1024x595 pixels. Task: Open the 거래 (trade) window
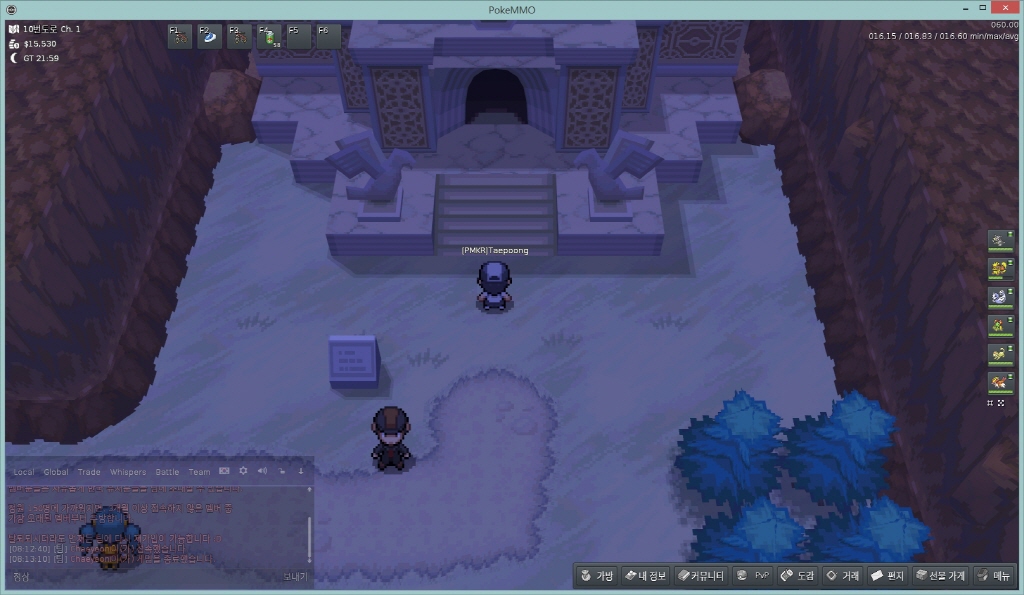(841, 576)
